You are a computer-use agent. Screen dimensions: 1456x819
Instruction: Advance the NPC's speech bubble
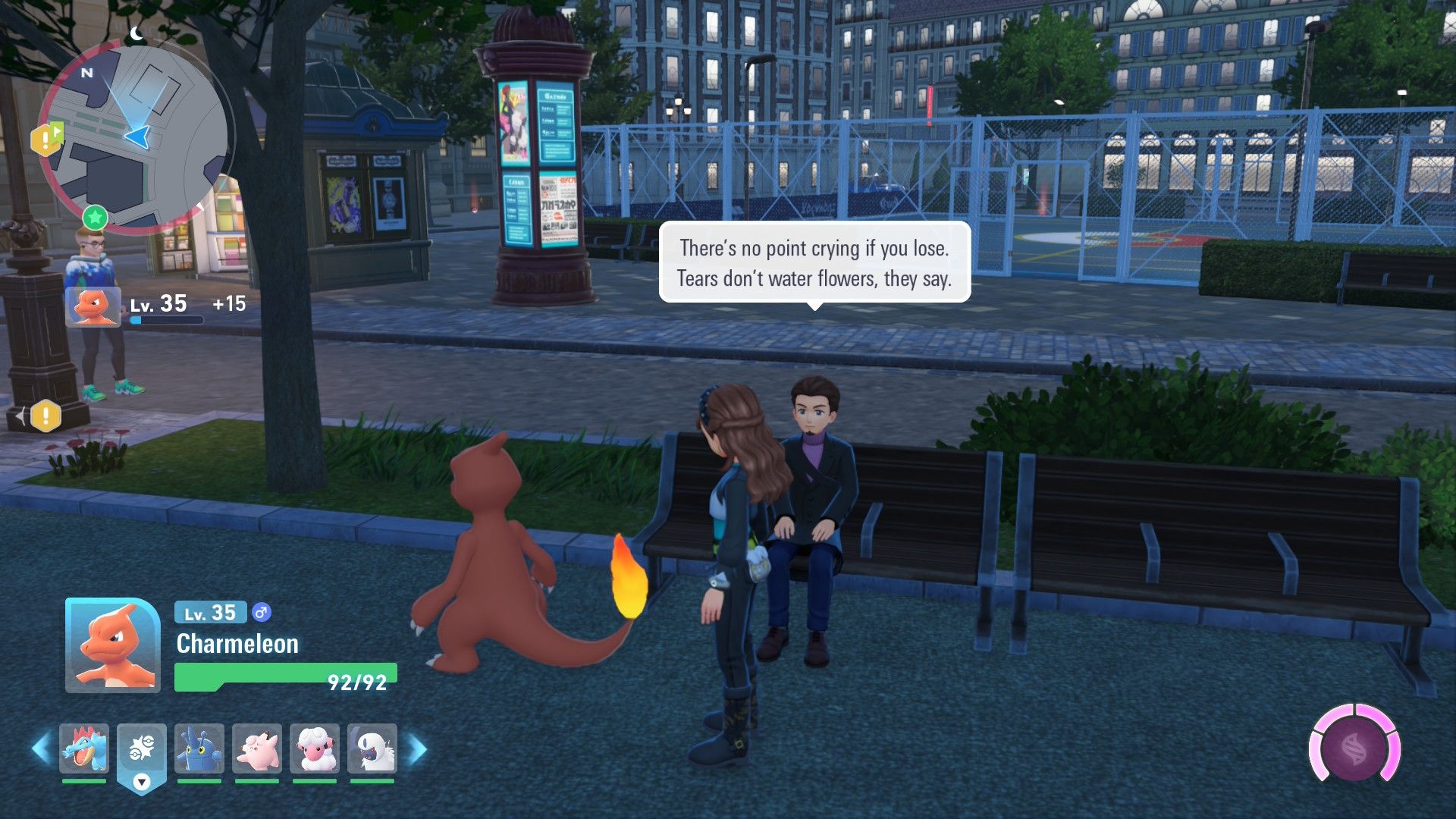[x=814, y=263]
